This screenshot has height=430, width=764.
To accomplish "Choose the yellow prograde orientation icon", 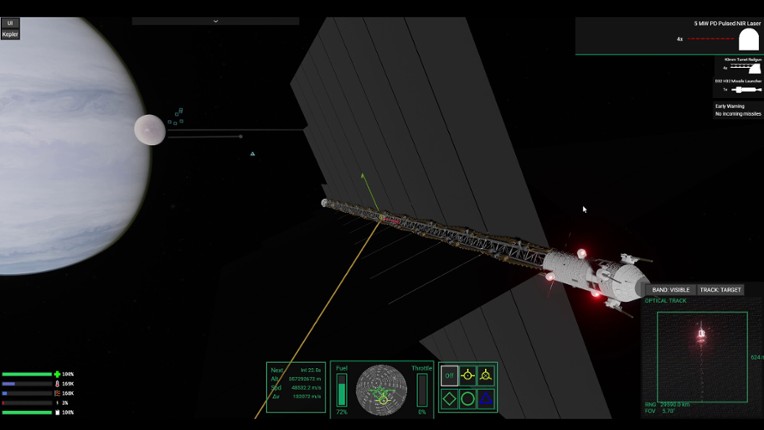I will click(467, 375).
